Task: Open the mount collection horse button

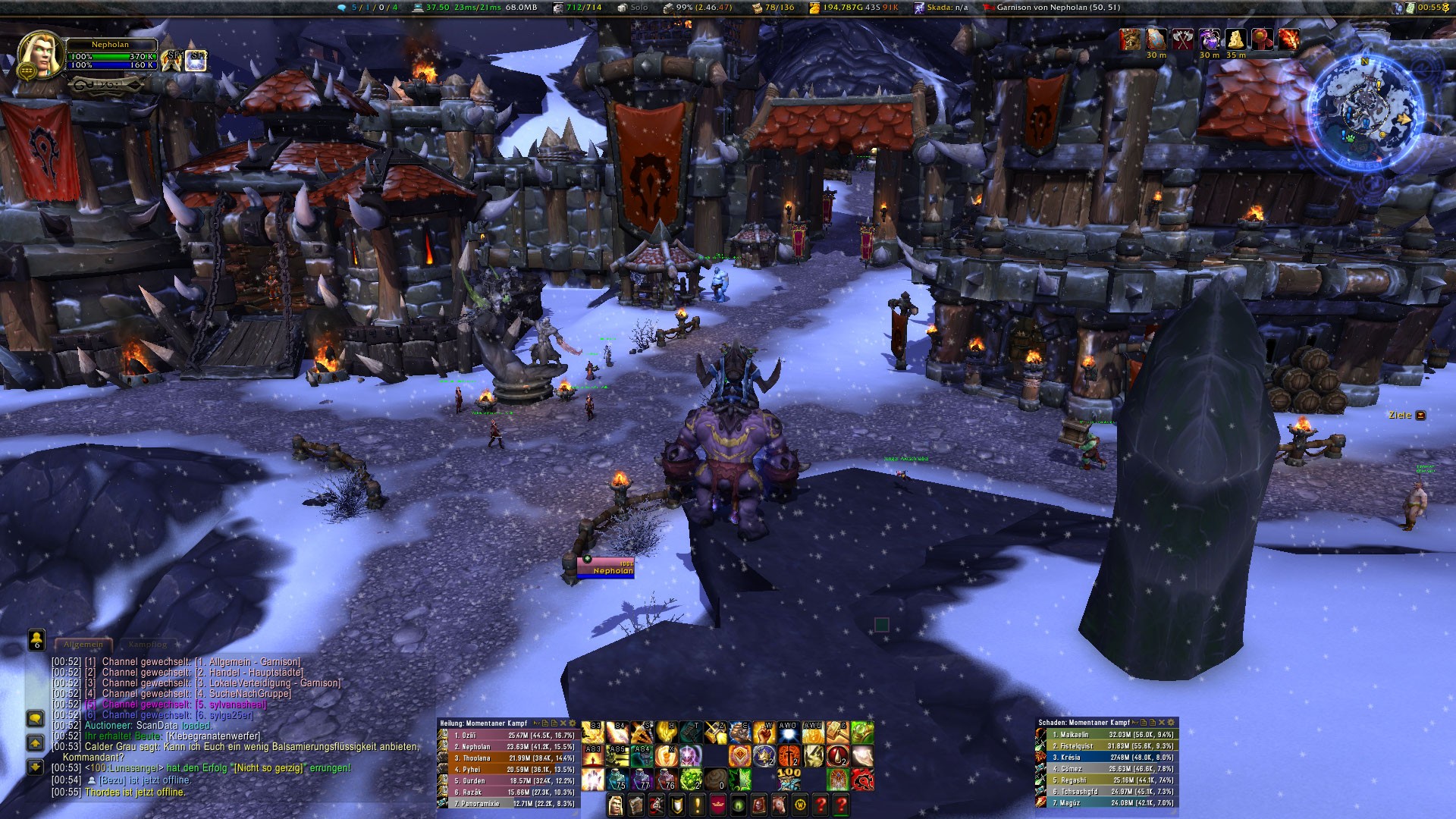Action: tap(780, 805)
